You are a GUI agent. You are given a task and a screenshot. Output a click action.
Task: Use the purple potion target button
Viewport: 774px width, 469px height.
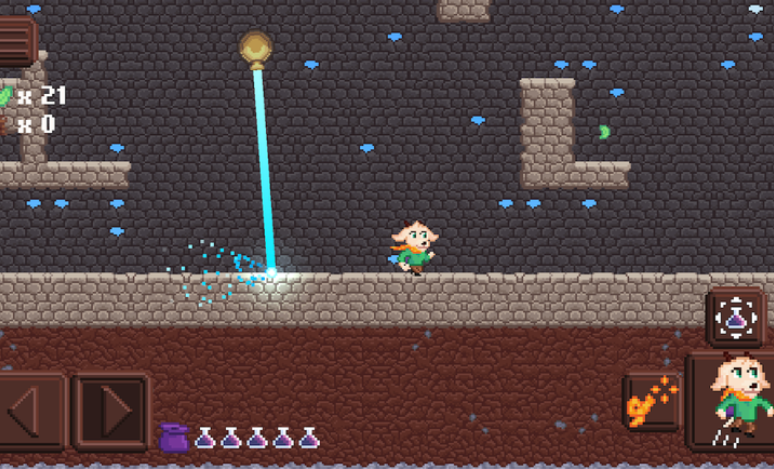[x=737, y=318]
